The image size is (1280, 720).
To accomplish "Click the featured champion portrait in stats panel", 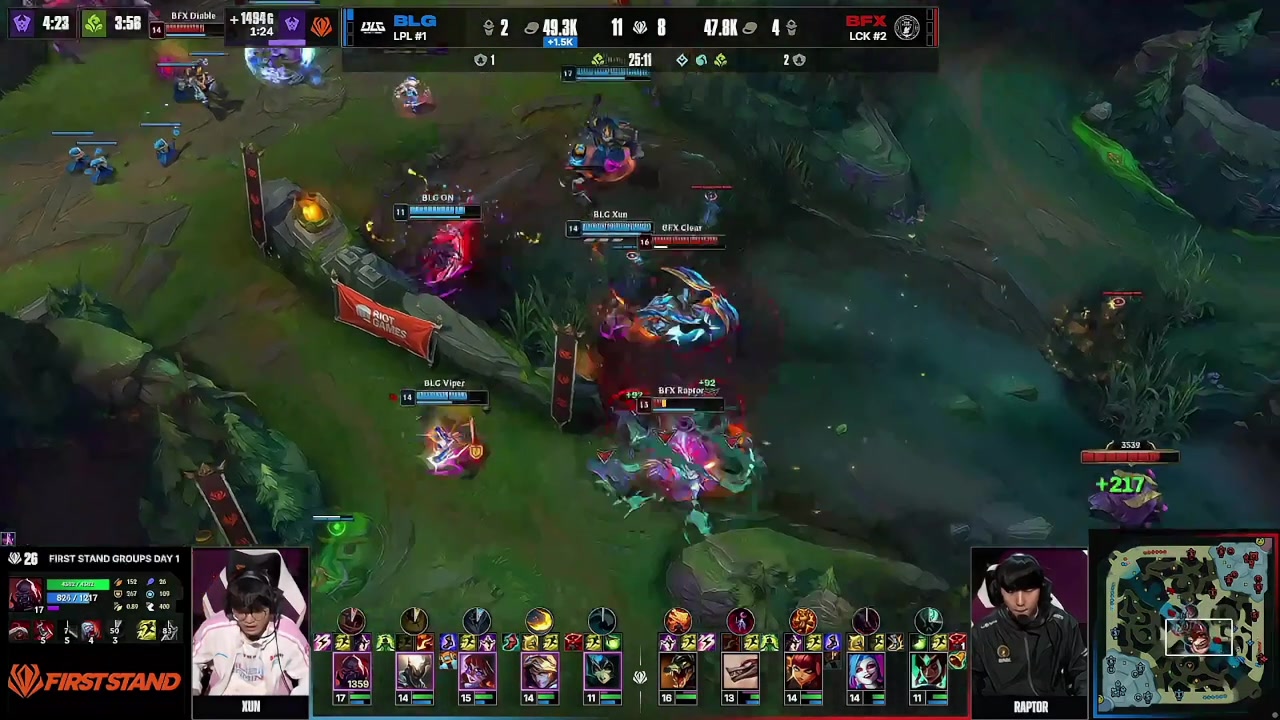I will pyautogui.click(x=25, y=592).
